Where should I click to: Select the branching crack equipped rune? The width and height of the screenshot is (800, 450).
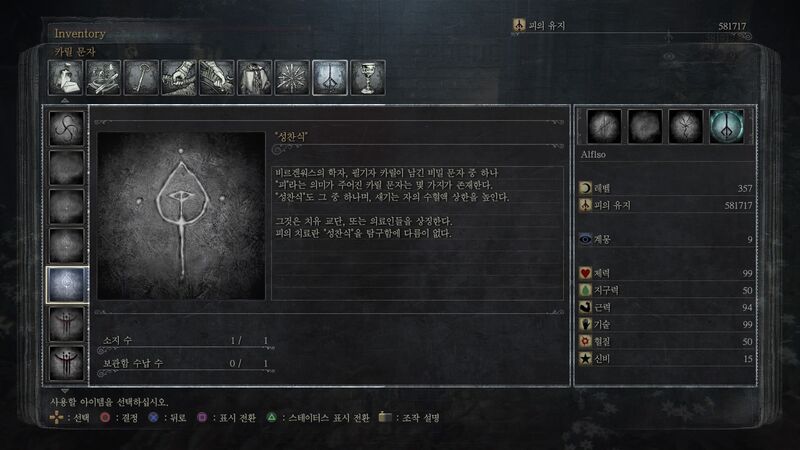click(686, 127)
